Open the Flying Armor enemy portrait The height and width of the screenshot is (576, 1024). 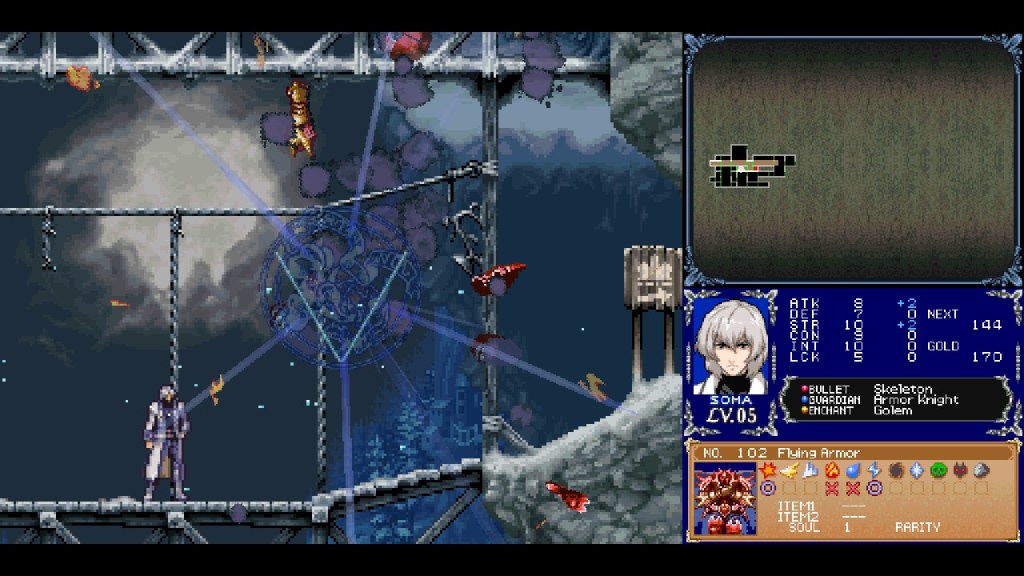[725, 499]
